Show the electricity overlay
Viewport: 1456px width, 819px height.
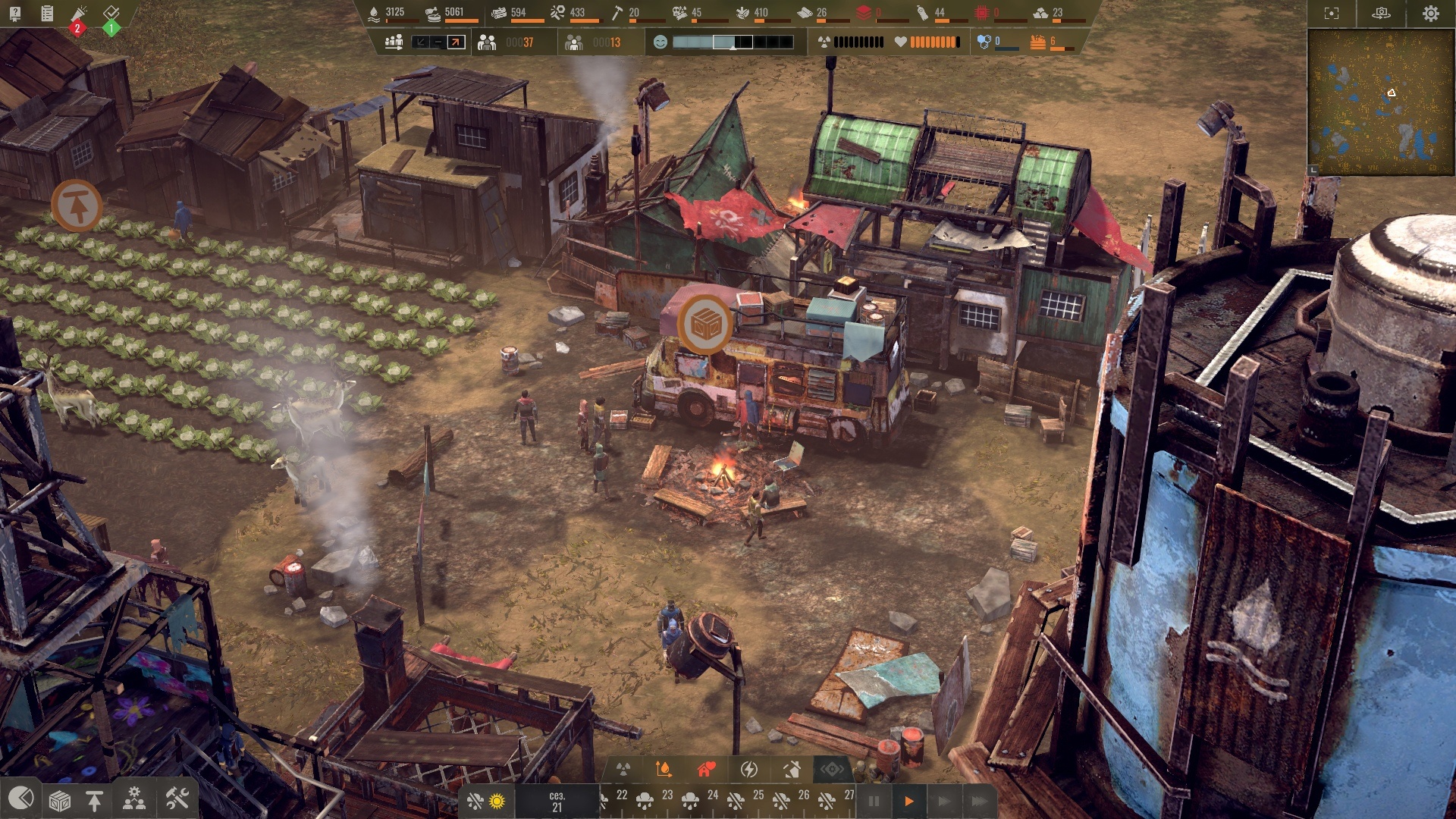[x=749, y=770]
